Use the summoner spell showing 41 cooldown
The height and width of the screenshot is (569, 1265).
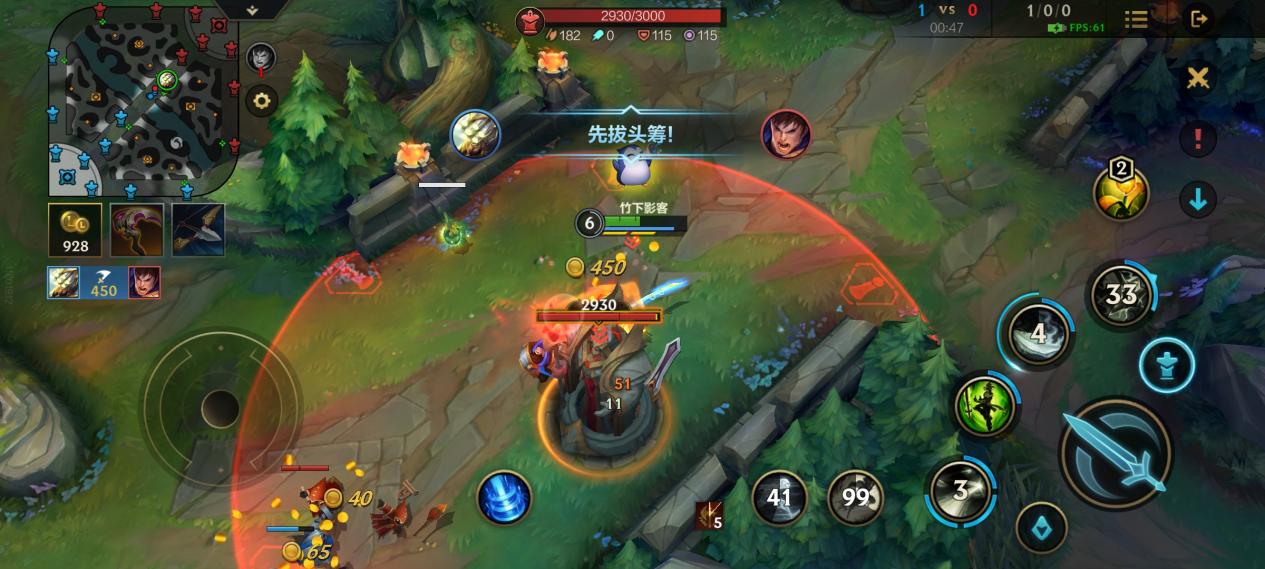click(x=779, y=497)
